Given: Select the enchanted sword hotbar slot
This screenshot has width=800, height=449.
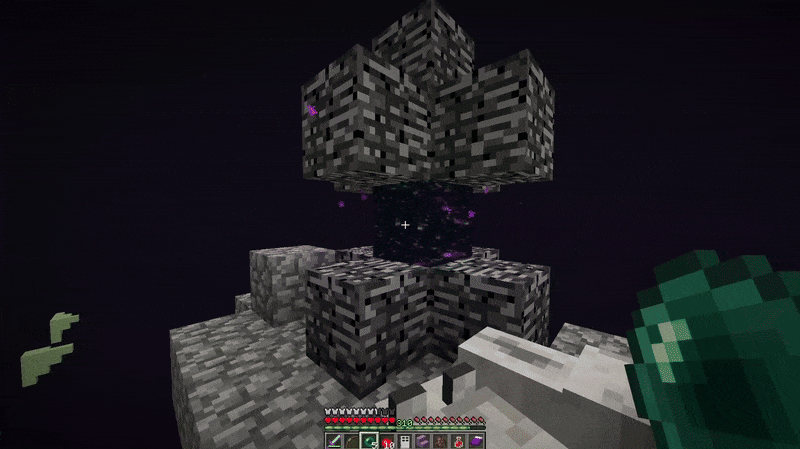Looking at the screenshot, I should point(334,440).
